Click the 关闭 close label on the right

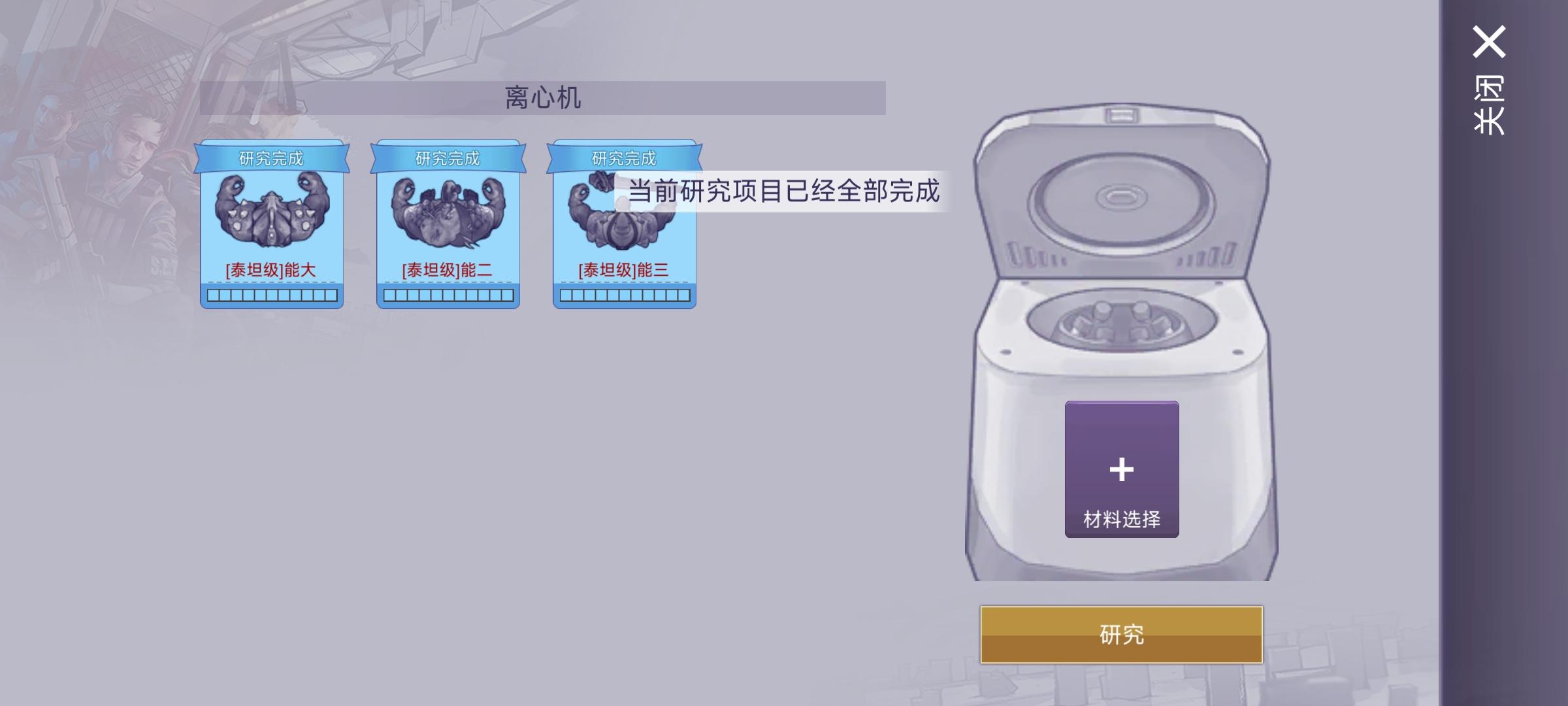click(x=1491, y=105)
